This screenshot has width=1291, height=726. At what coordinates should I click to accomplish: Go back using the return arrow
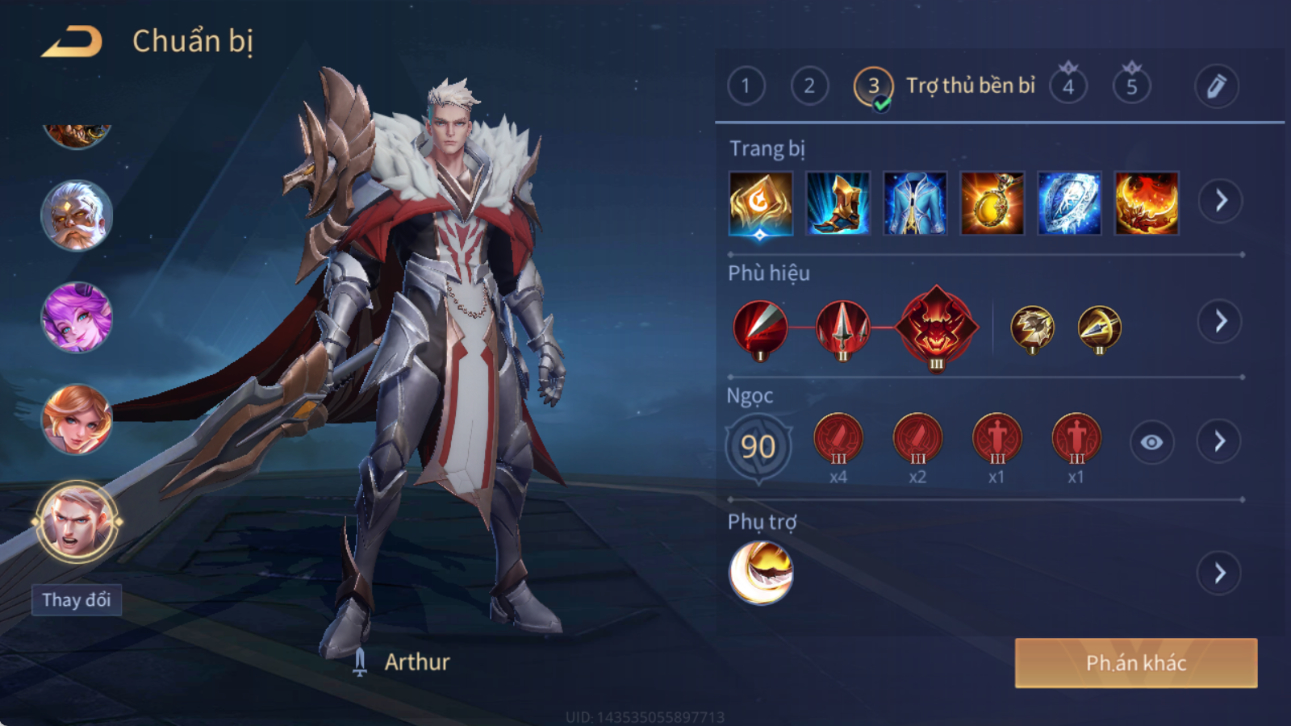[71, 43]
